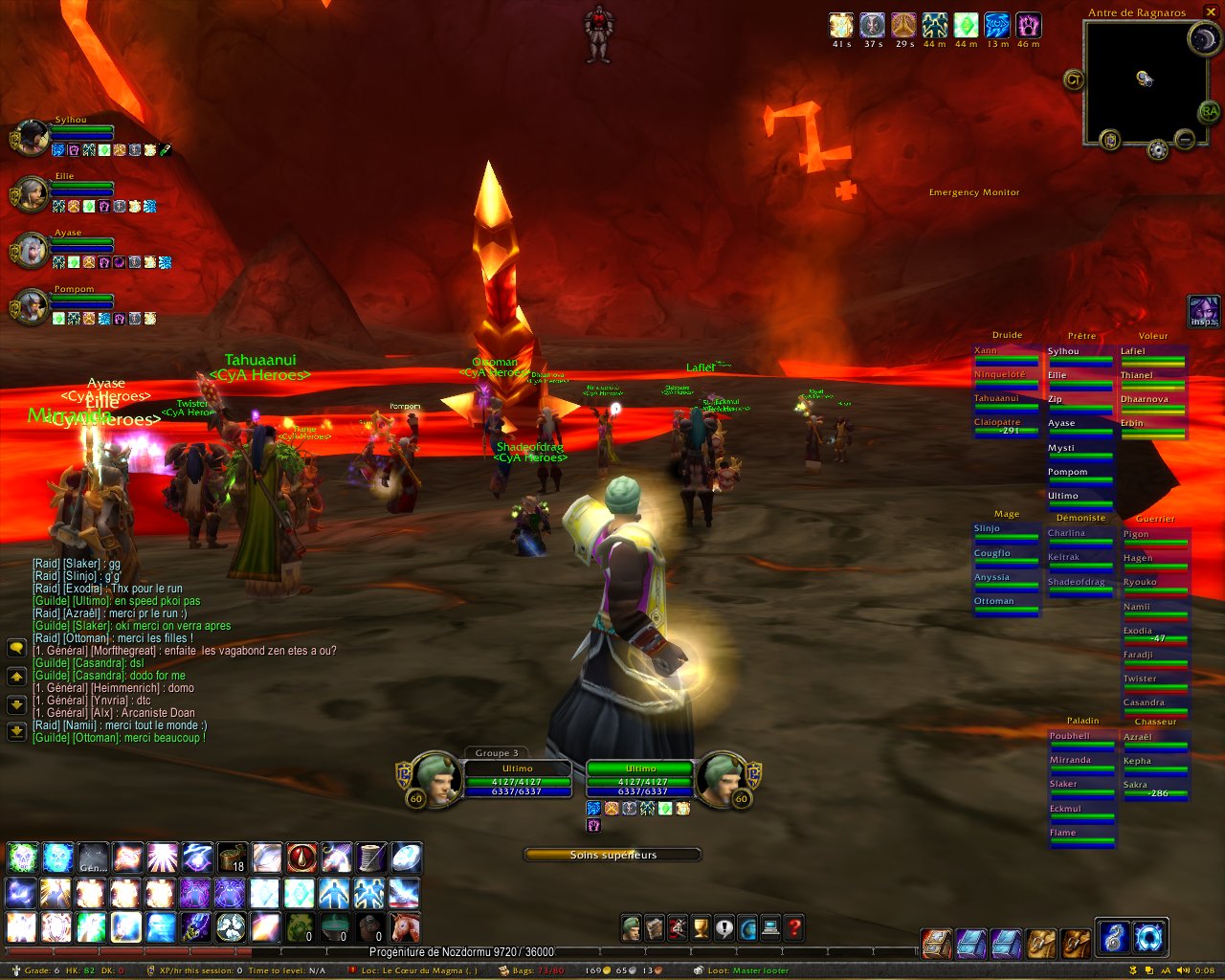Open the red question mark help button
Screen dimensions: 1225x980
(794, 927)
